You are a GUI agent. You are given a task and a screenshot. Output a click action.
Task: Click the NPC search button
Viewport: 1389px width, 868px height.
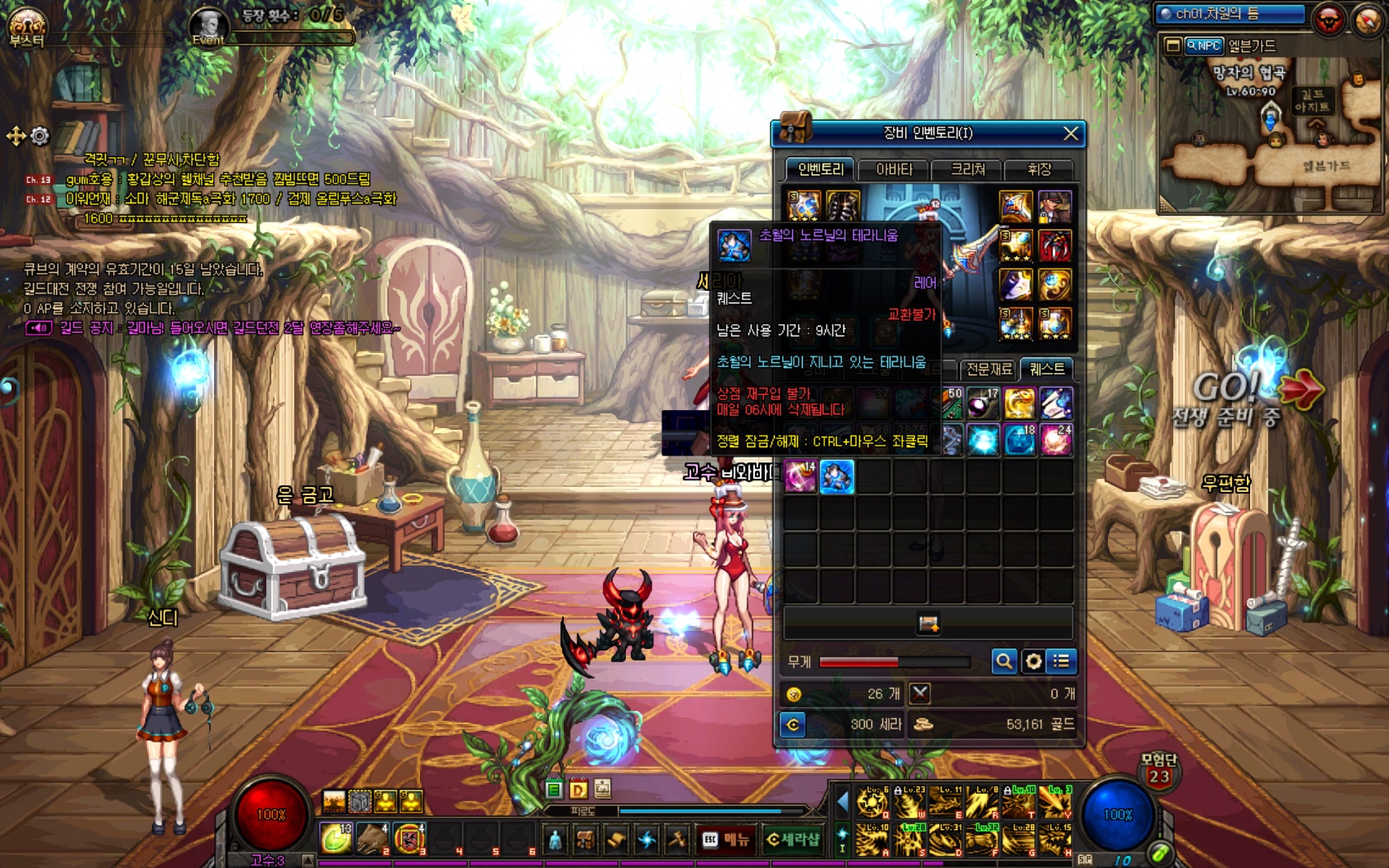tap(1204, 46)
